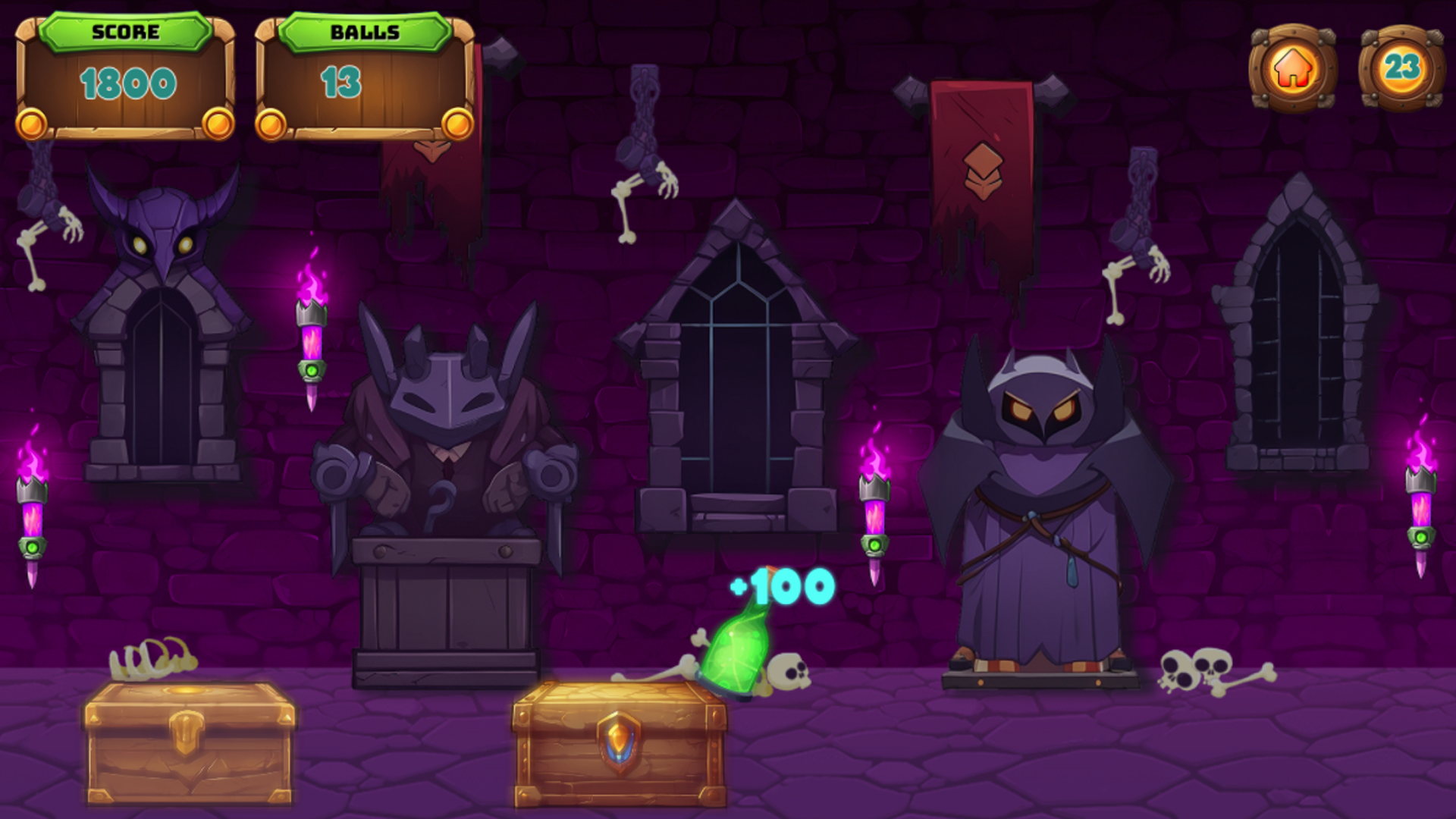
Task: Click the gold coin on the Score panel corner
Action: pyautogui.click(x=30, y=124)
